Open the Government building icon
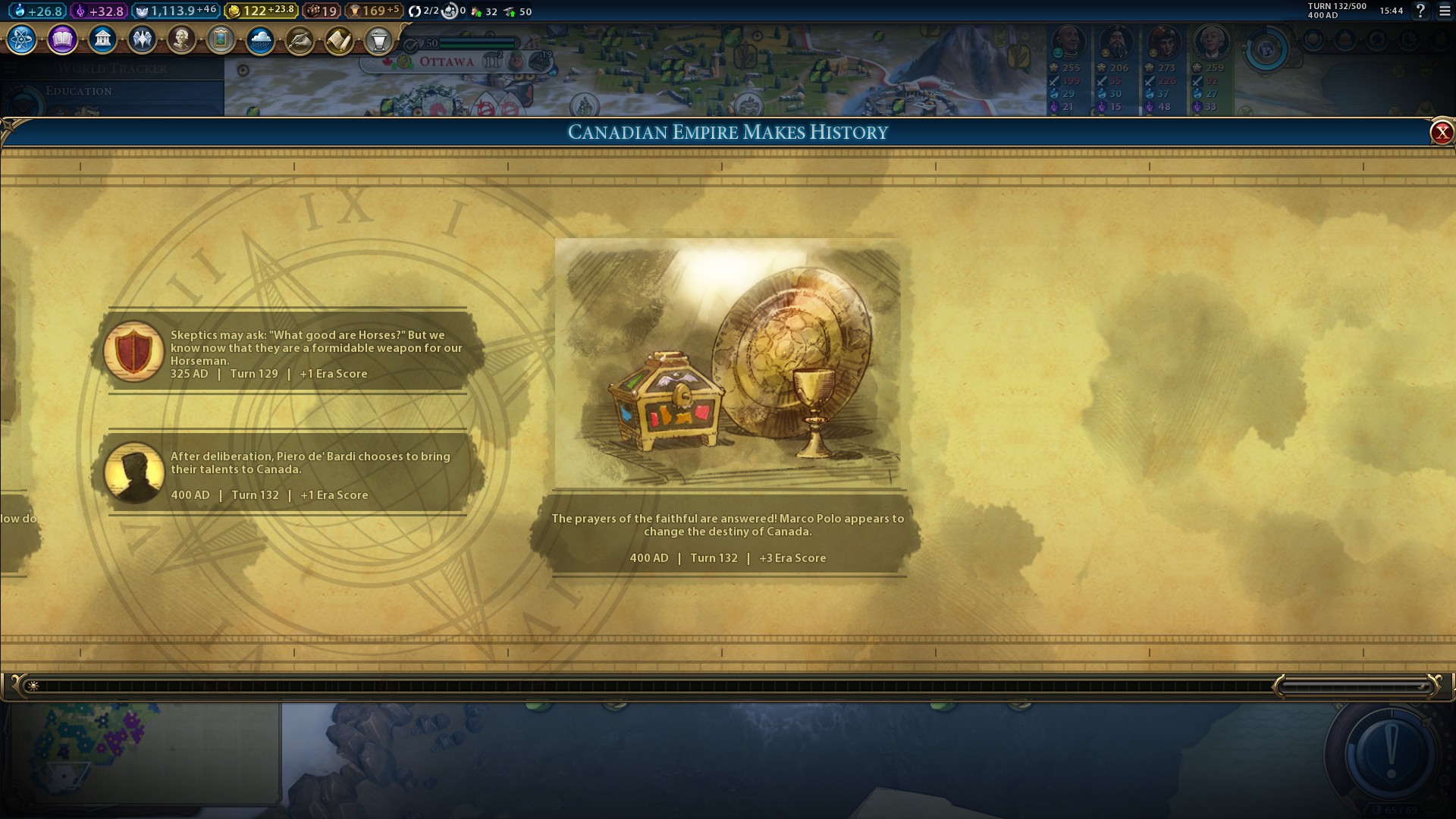Screen dimensions: 1456x819 [x=102, y=39]
